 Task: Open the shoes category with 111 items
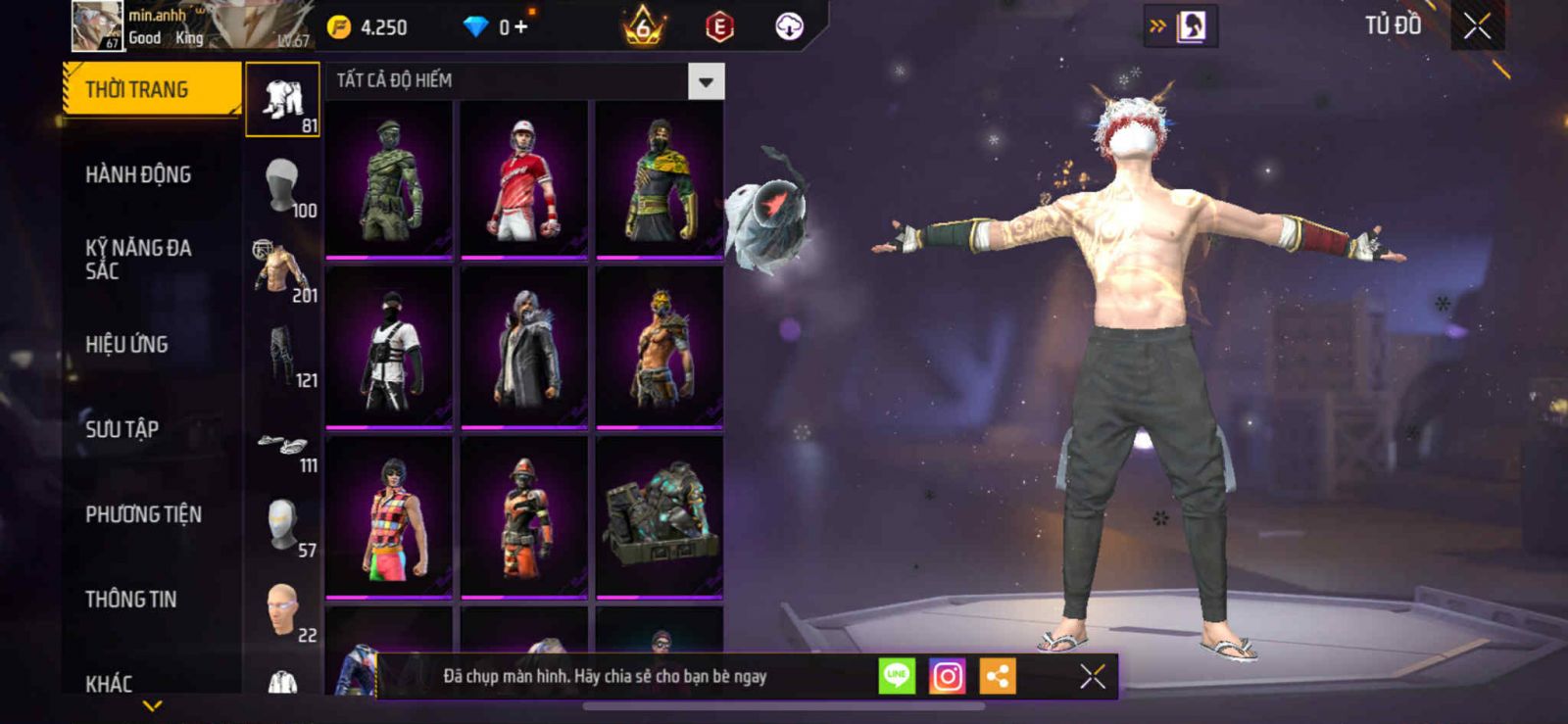pyautogui.click(x=282, y=449)
